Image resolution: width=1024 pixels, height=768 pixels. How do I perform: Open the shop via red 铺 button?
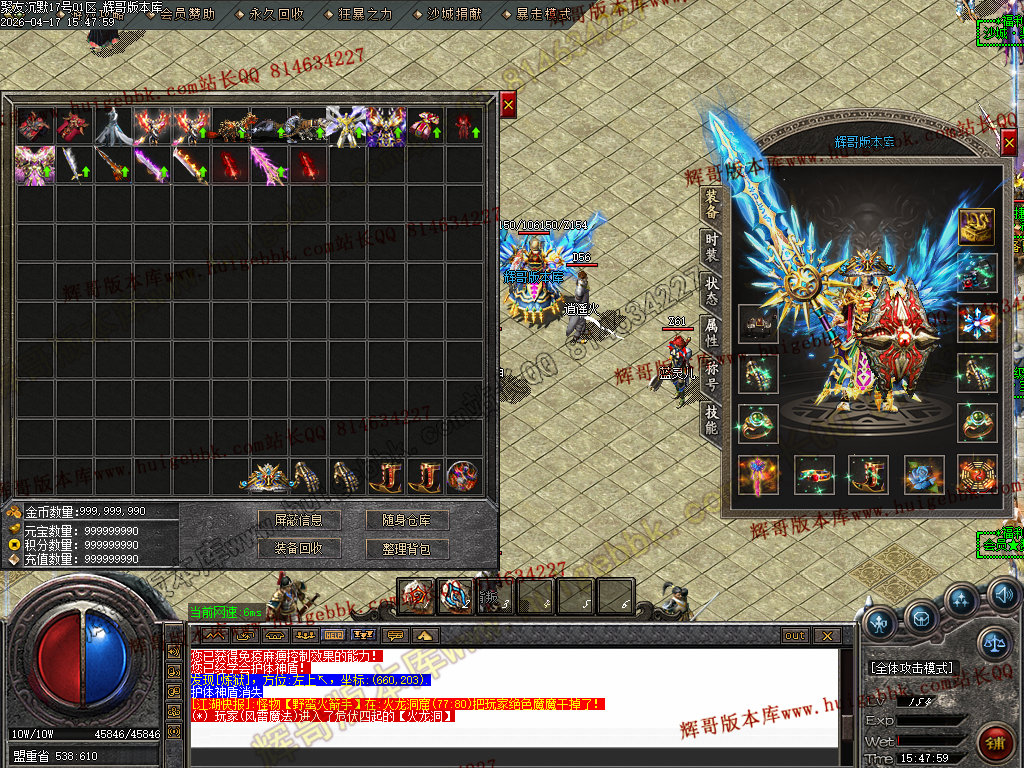tap(995, 742)
